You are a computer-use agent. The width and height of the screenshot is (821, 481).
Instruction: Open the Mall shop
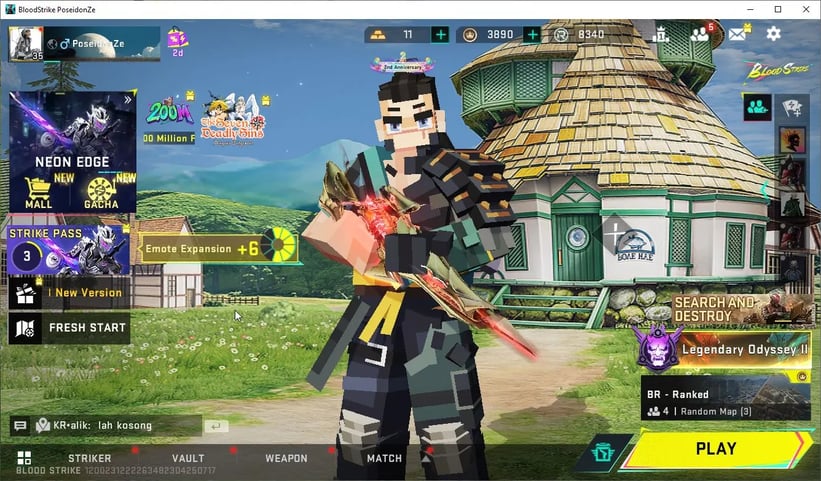click(x=38, y=192)
